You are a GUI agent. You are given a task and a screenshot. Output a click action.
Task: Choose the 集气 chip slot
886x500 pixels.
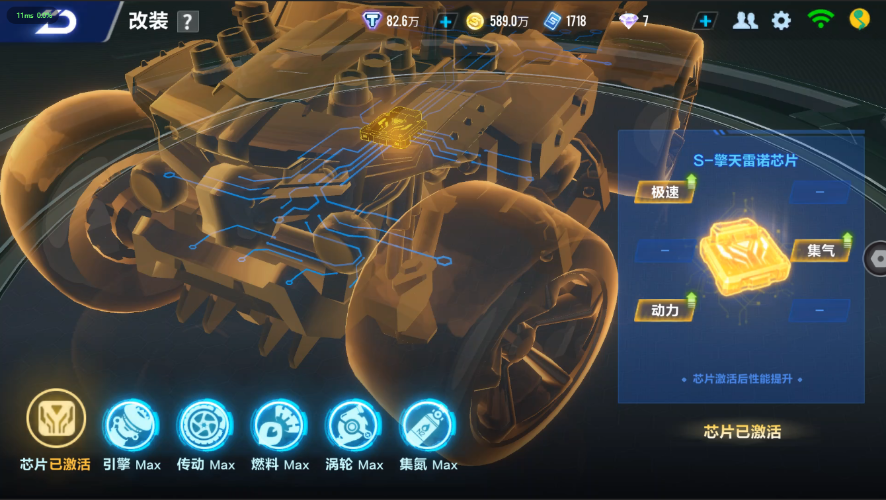821,250
